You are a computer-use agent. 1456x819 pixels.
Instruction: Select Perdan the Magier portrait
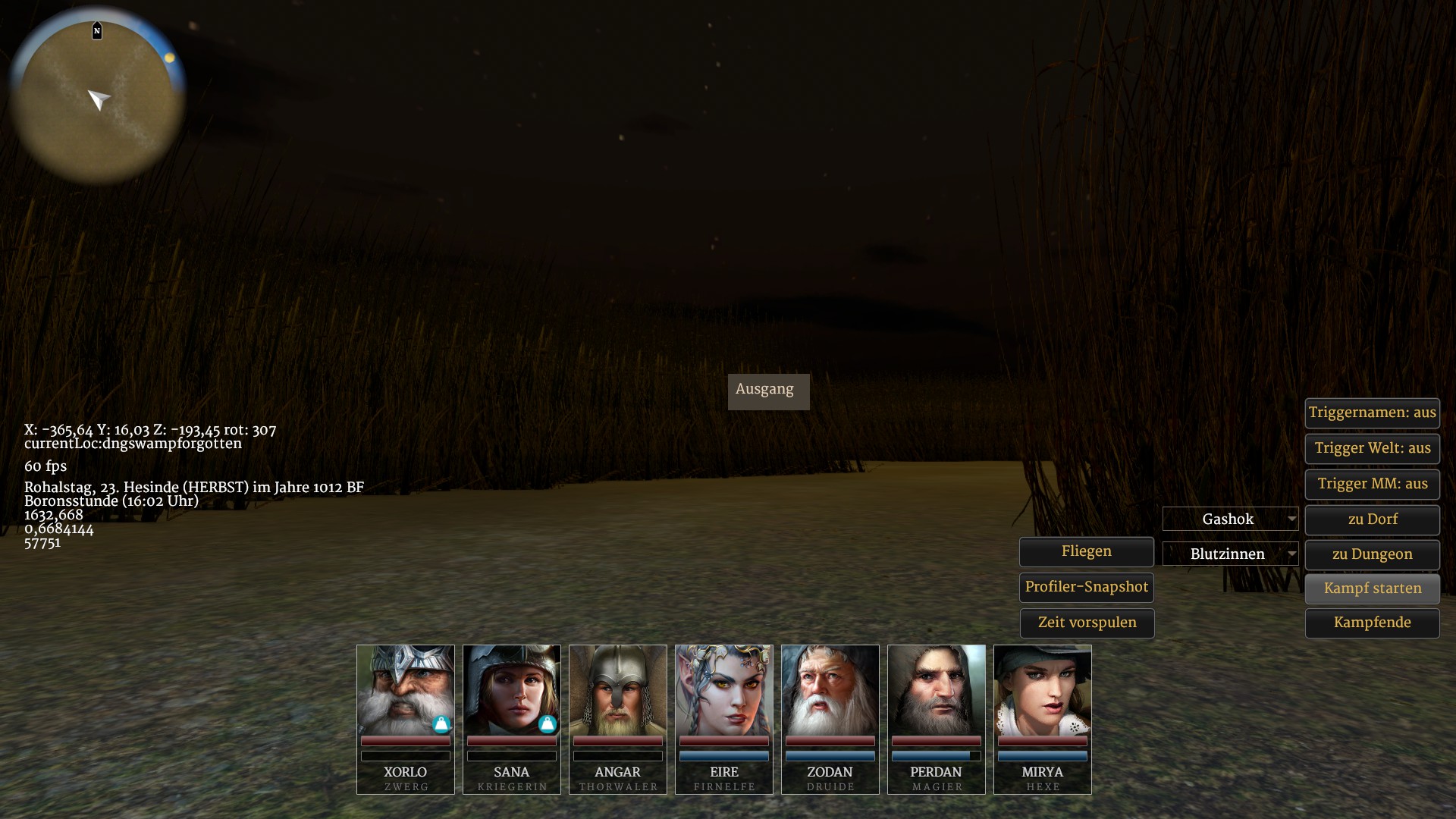pos(937,691)
